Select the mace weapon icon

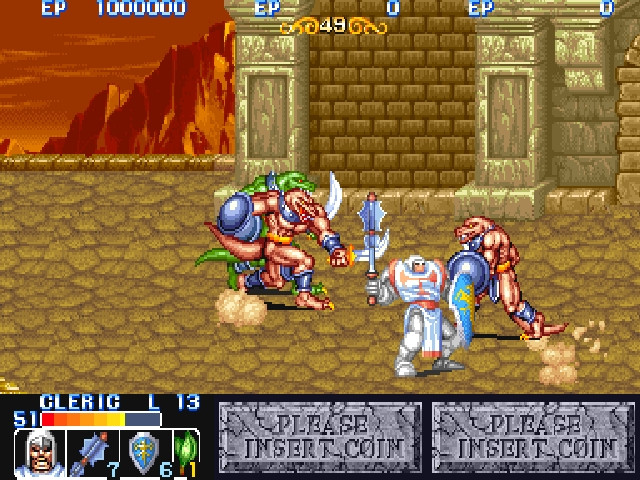(95, 452)
